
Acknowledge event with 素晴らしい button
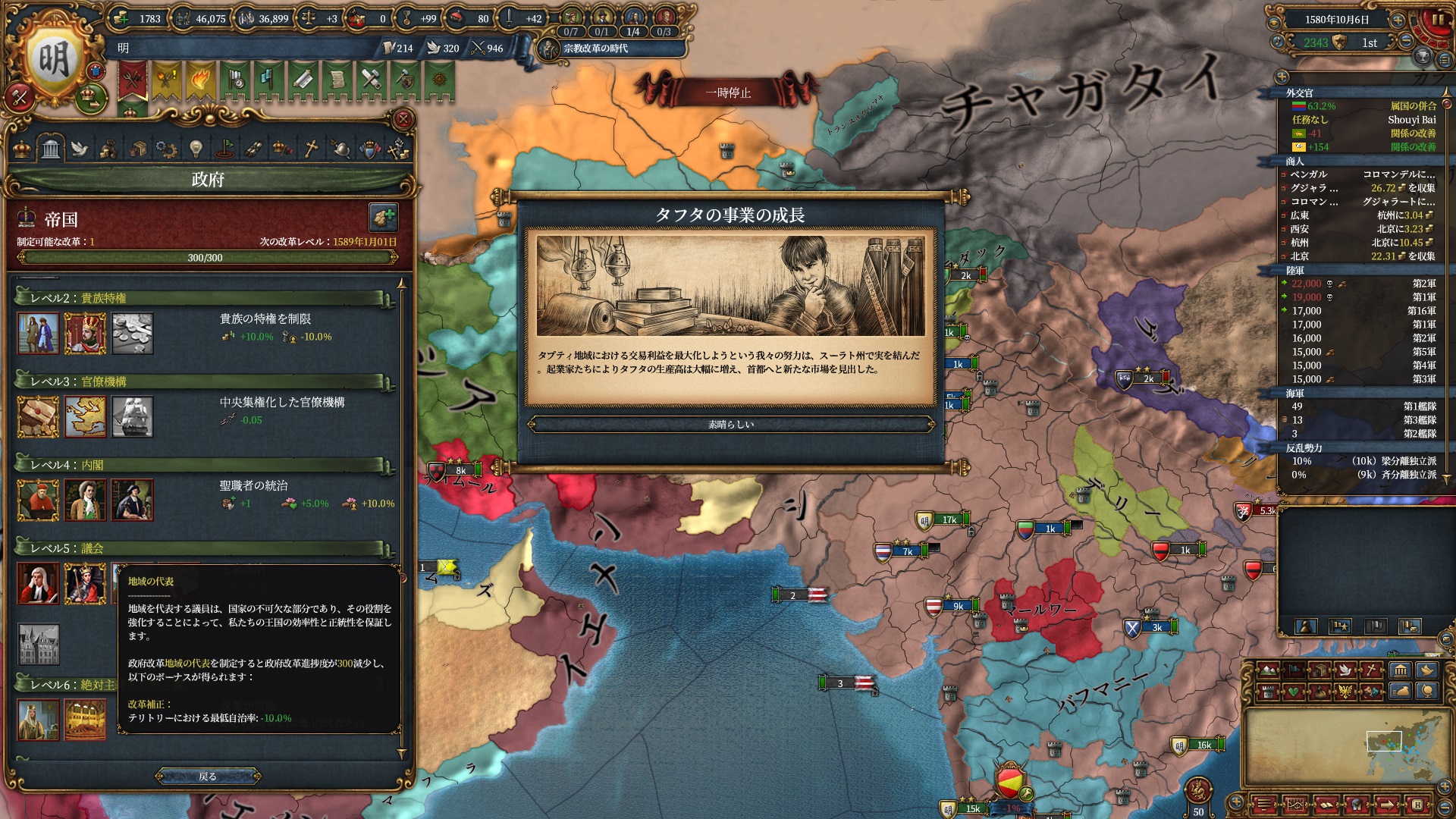[x=730, y=425]
